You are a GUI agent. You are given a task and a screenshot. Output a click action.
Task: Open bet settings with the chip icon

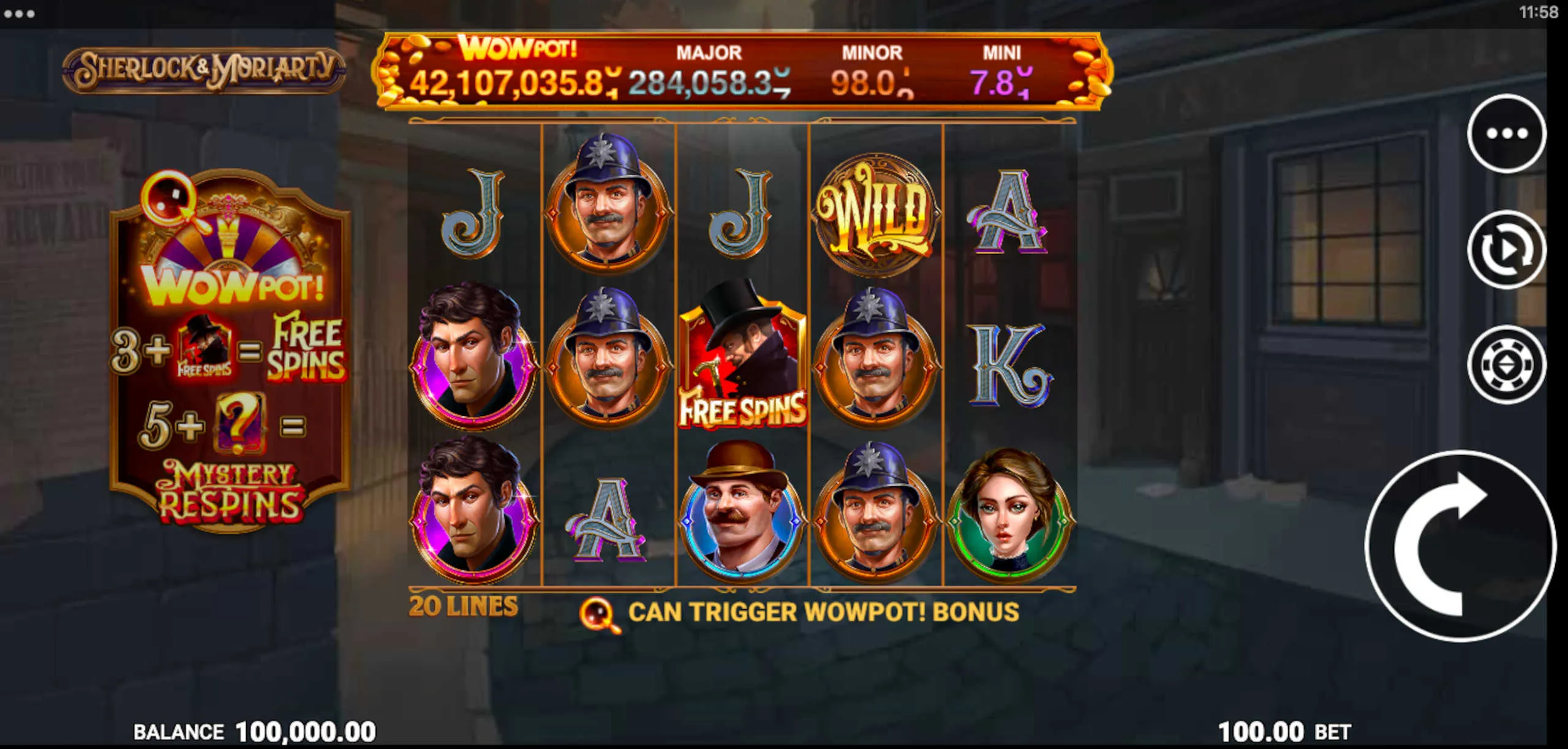pos(1506,365)
